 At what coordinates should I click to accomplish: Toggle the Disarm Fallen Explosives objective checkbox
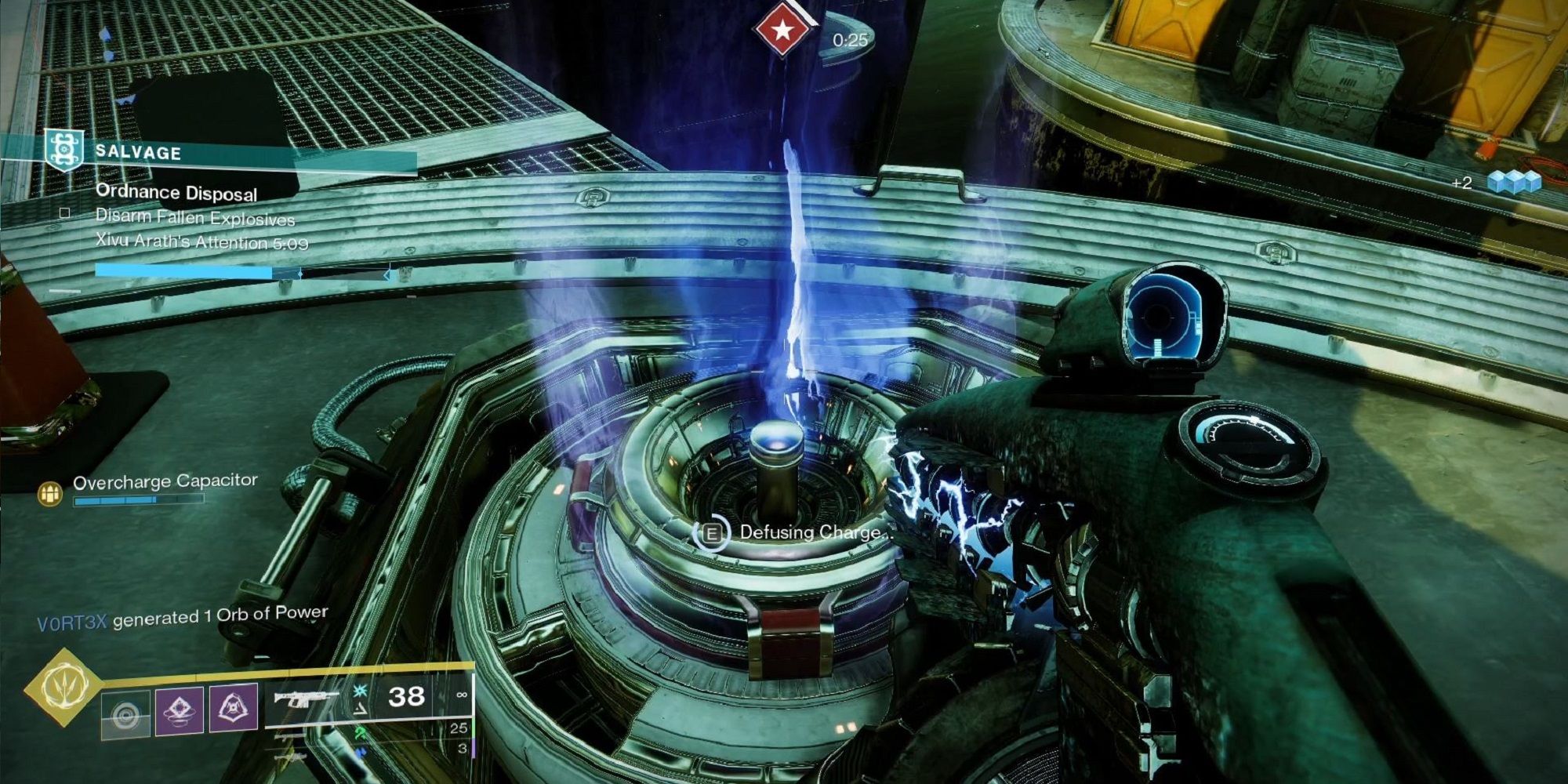click(x=64, y=213)
